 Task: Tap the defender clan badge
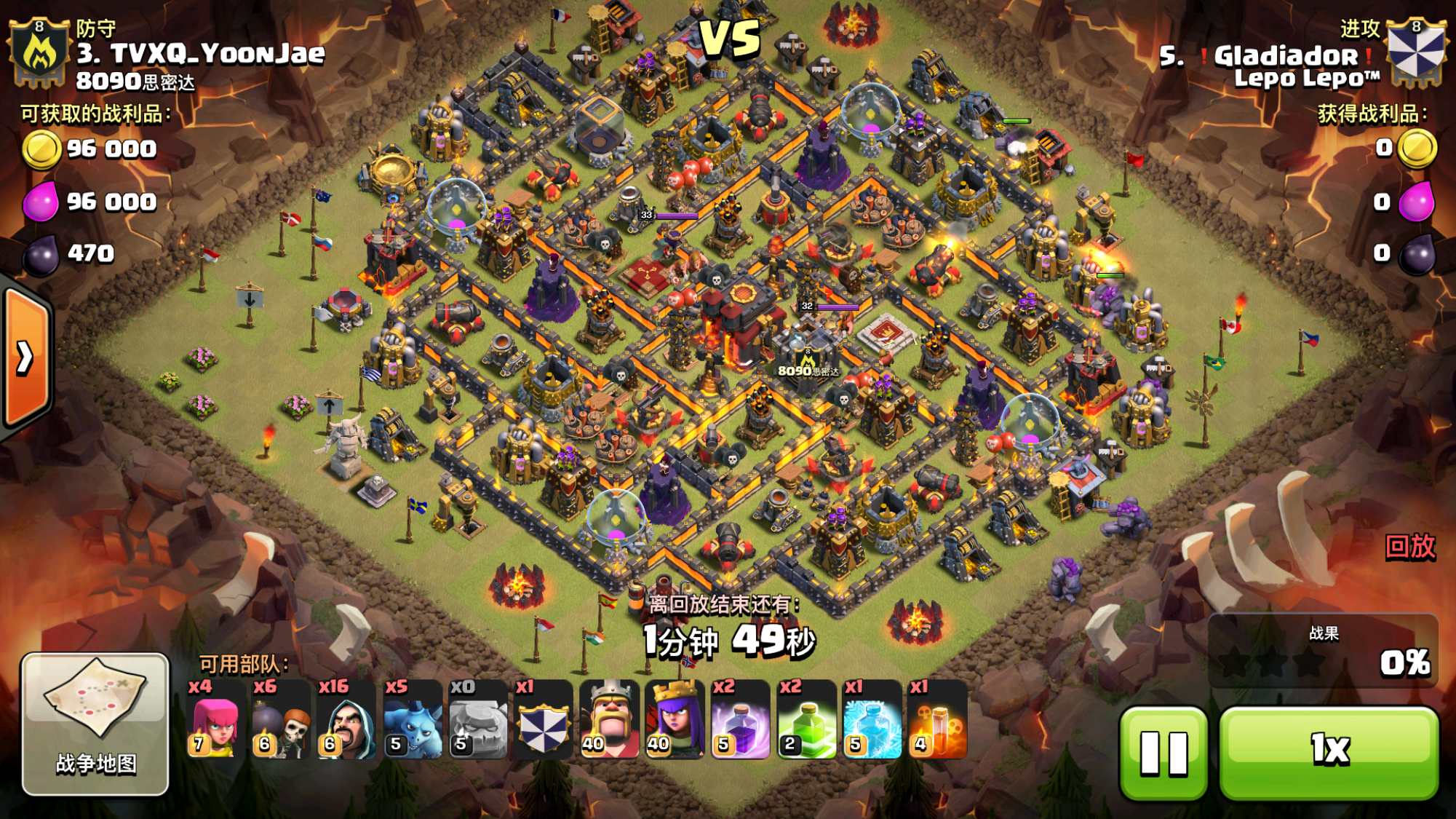[39, 52]
